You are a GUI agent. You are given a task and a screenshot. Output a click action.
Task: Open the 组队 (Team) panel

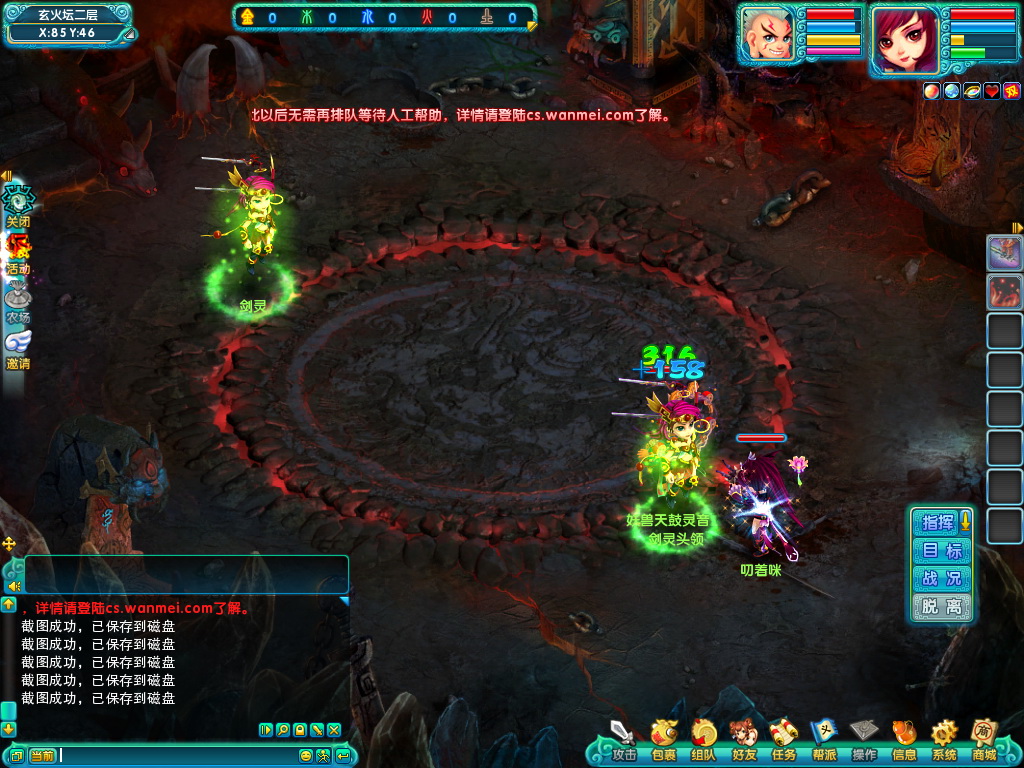pos(703,738)
